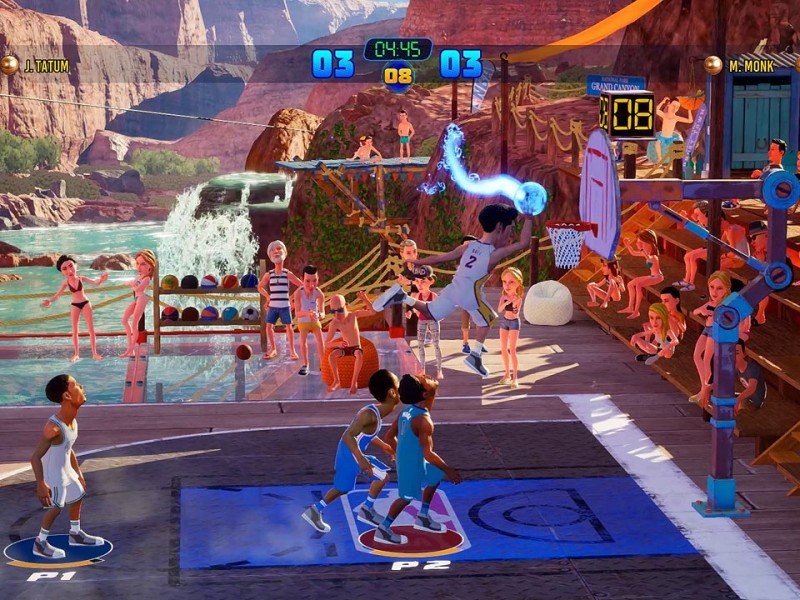Choose the P2 player marker ring
The height and width of the screenshot is (600, 800).
[410, 538]
